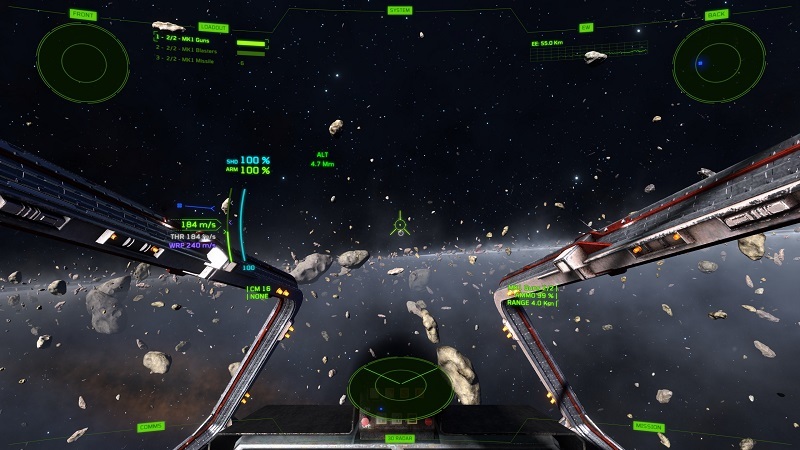800x450 pixels.
Task: Choose the MK1 Blasters weapon group
Action: (193, 50)
